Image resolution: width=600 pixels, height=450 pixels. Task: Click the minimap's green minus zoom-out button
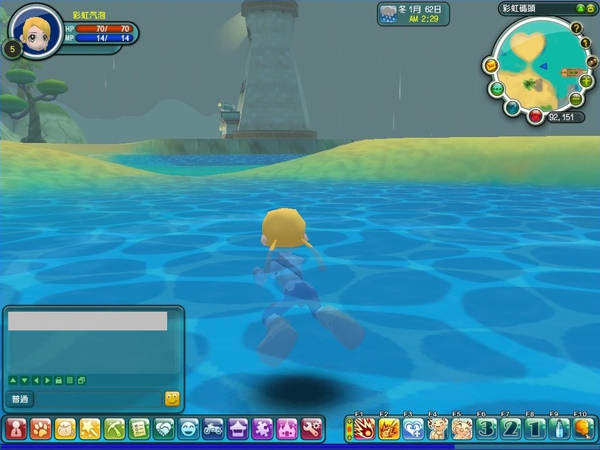577,99
